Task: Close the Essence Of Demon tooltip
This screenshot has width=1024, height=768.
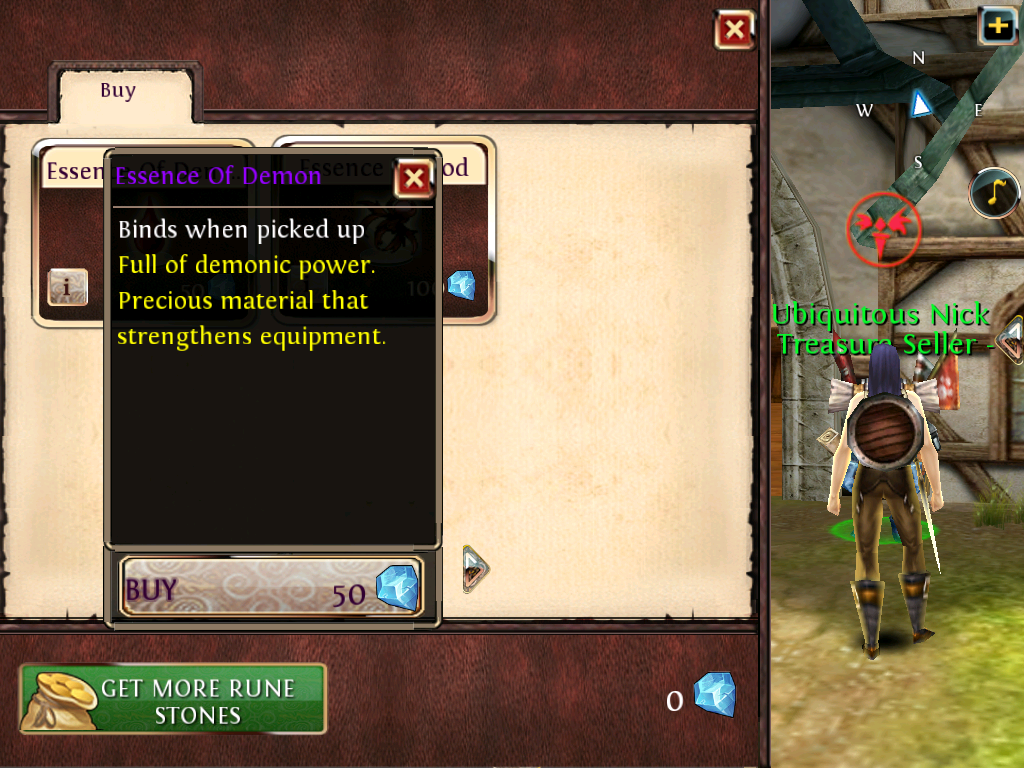Action: pos(413,179)
